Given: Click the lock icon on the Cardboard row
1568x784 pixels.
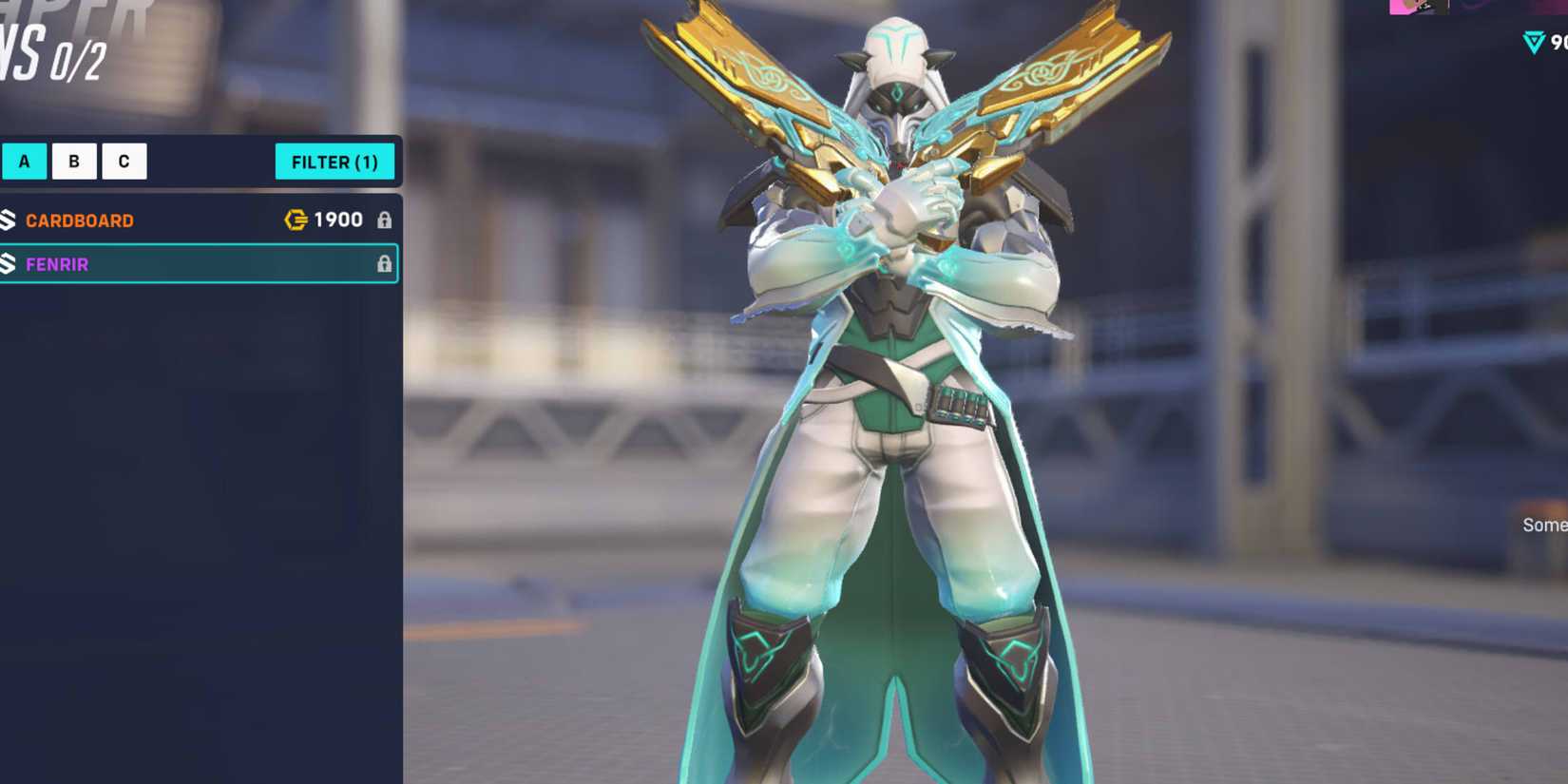Looking at the screenshot, I should [x=384, y=220].
